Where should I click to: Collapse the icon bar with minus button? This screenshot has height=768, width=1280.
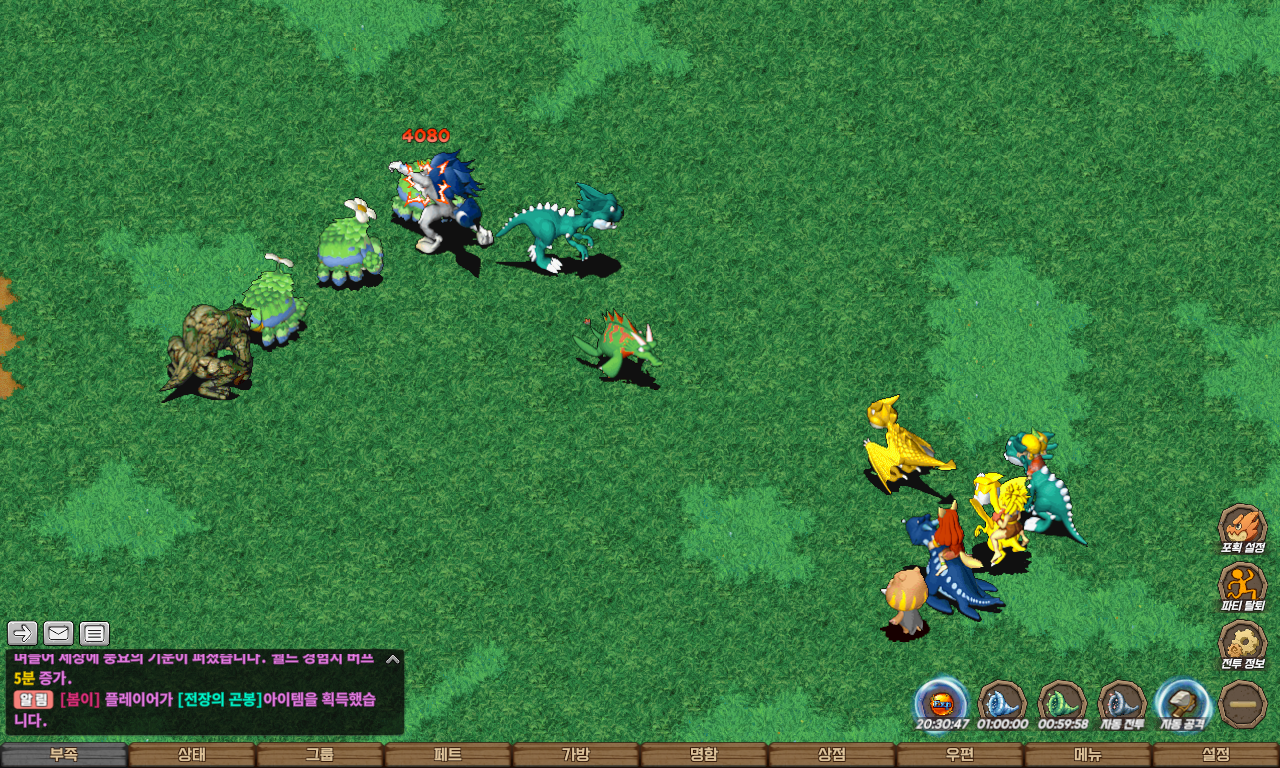[1243, 704]
